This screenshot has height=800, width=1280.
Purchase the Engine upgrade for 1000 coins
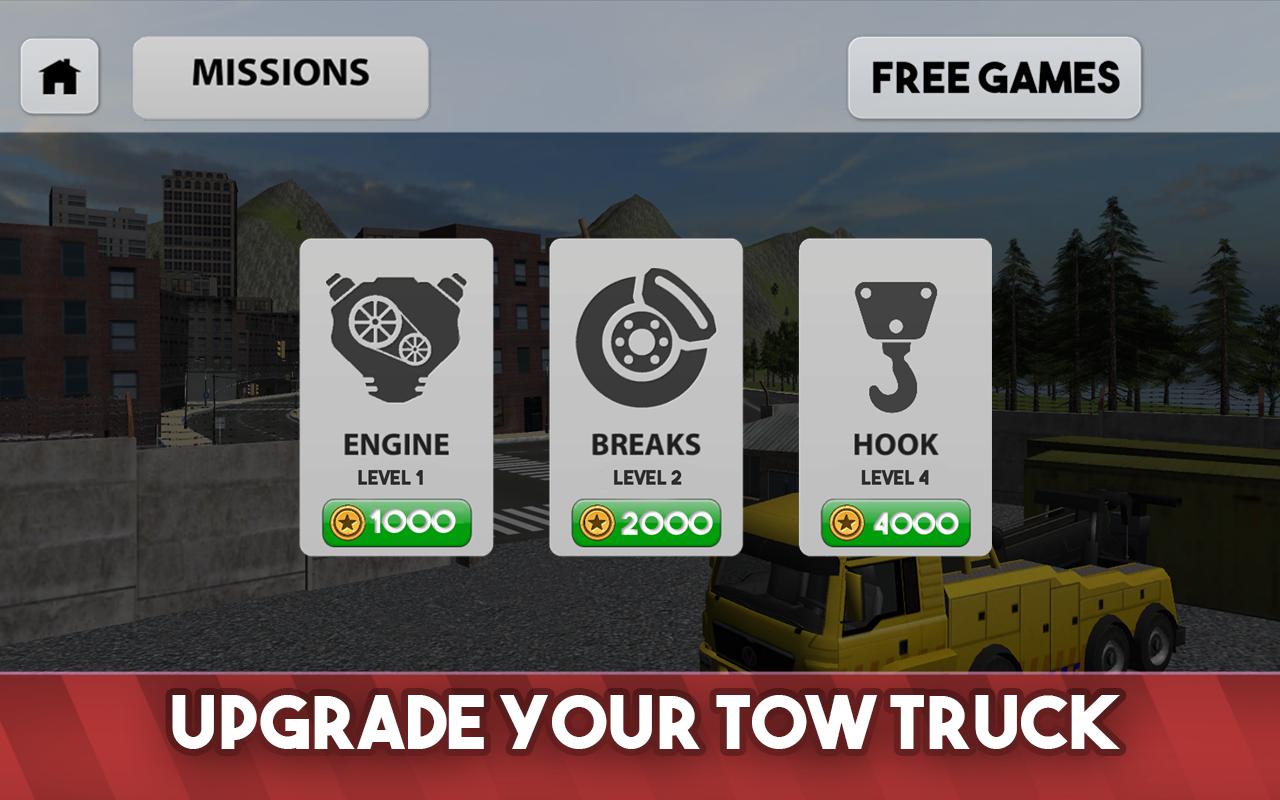click(x=397, y=519)
